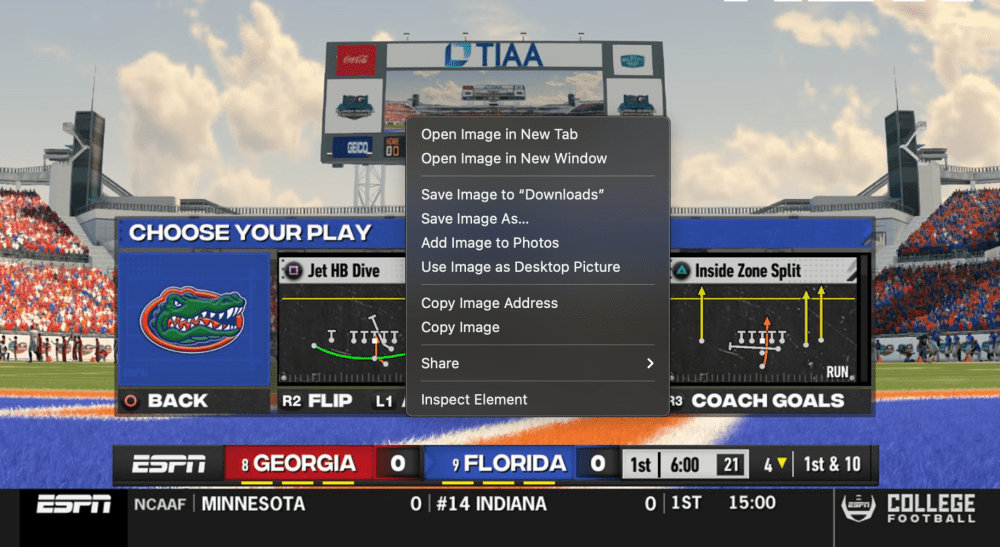
Task: Click Inspect Element in context menu
Action: 474,400
